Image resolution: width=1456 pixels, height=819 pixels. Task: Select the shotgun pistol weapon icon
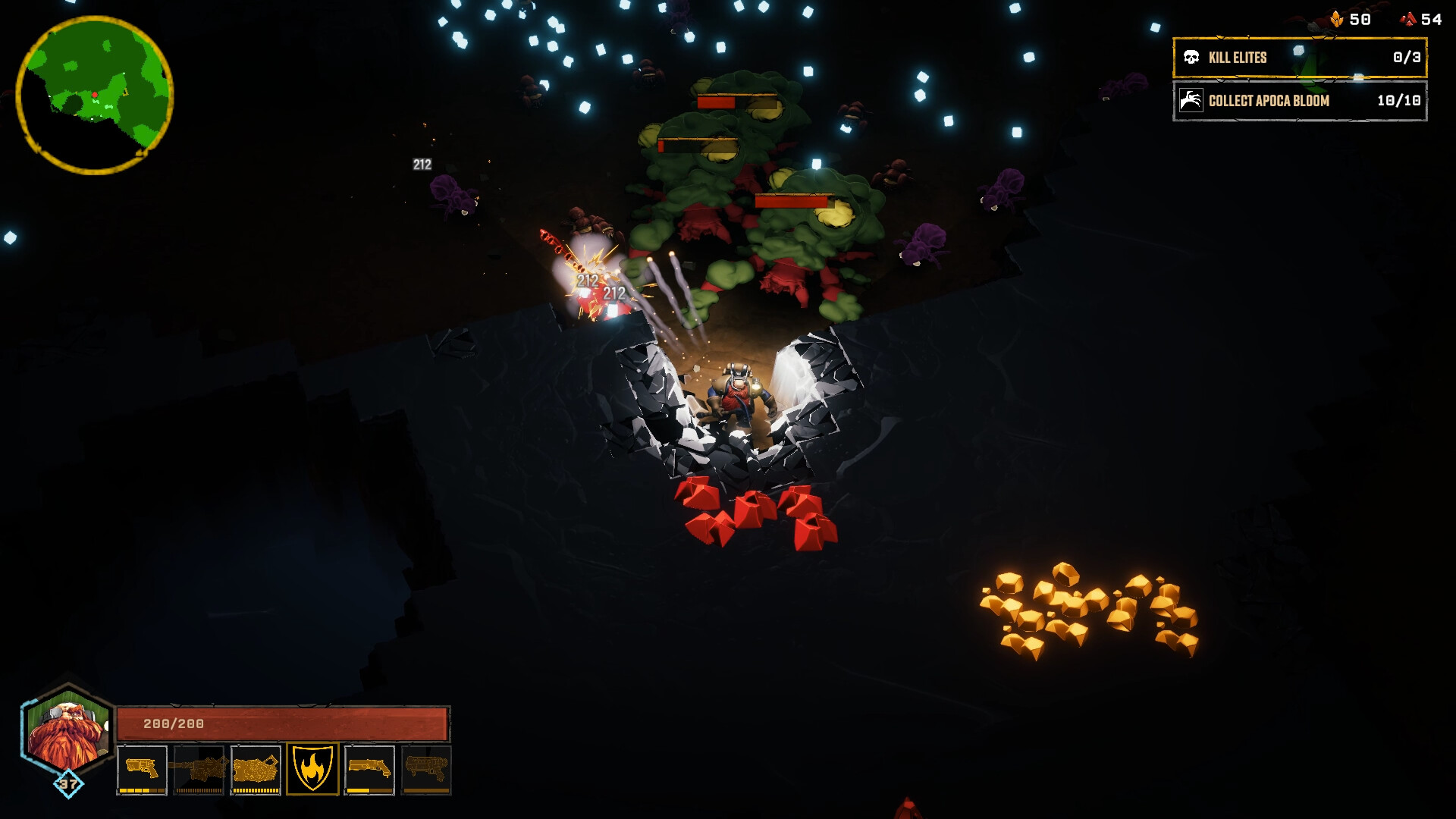pyautogui.click(x=370, y=767)
